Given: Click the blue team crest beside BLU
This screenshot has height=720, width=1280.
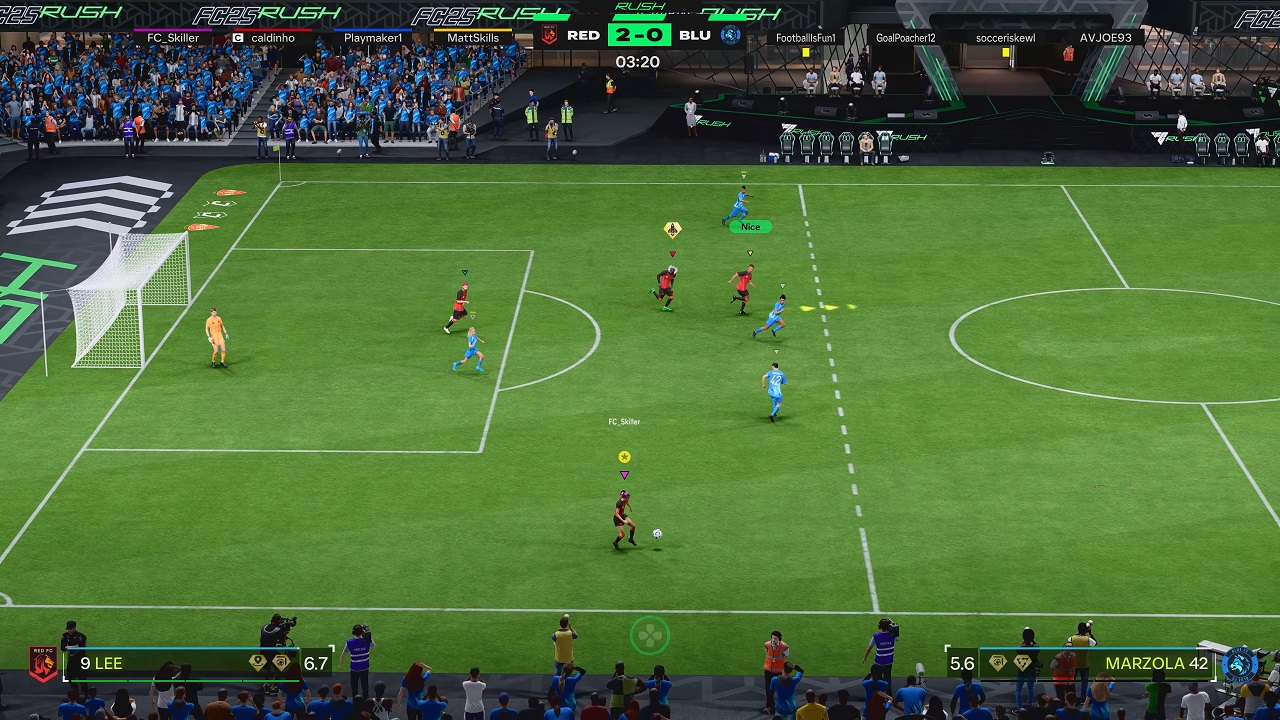Looking at the screenshot, I should click(x=731, y=35).
